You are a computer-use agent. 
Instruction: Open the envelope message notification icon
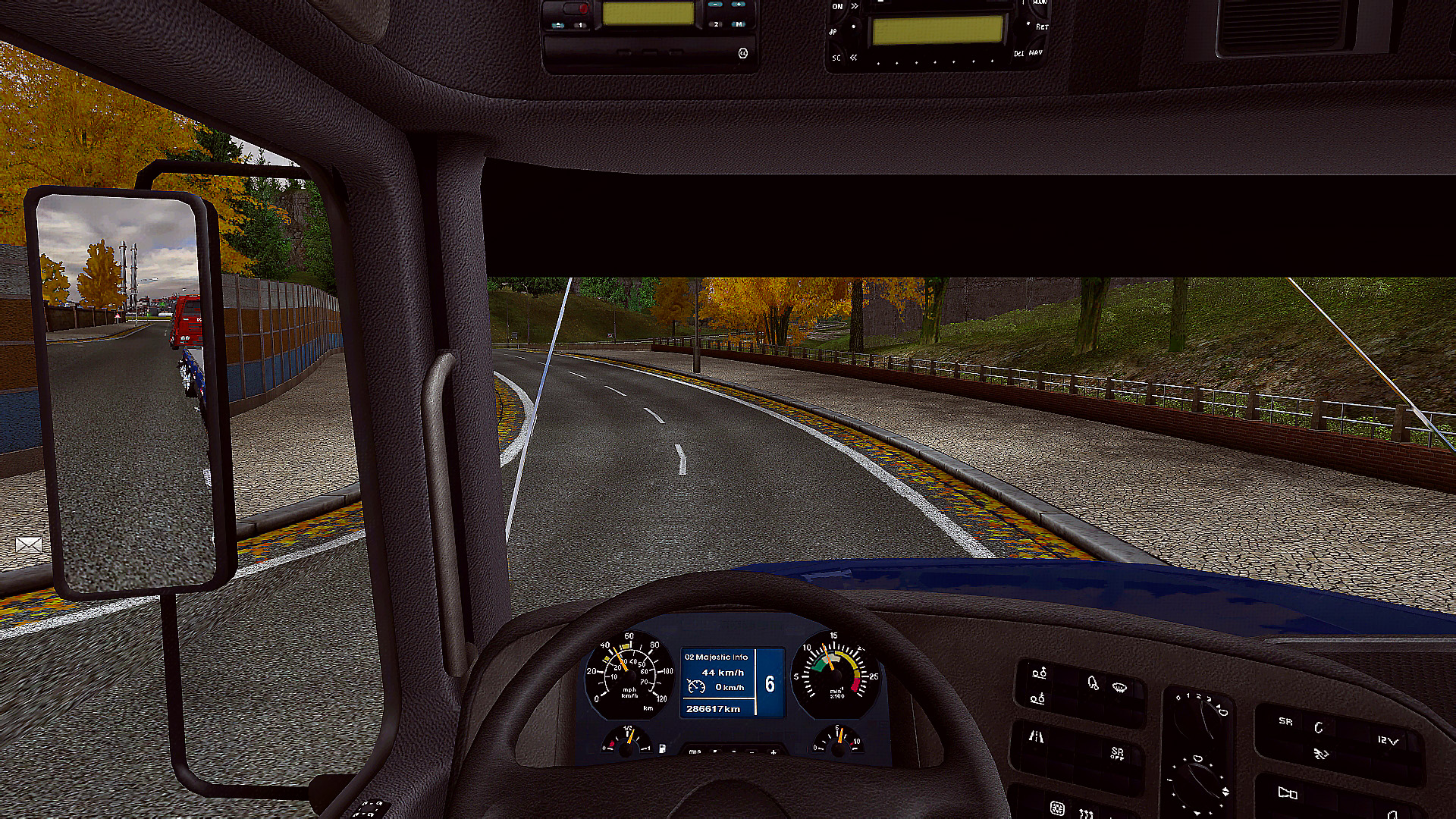pyautogui.click(x=29, y=544)
